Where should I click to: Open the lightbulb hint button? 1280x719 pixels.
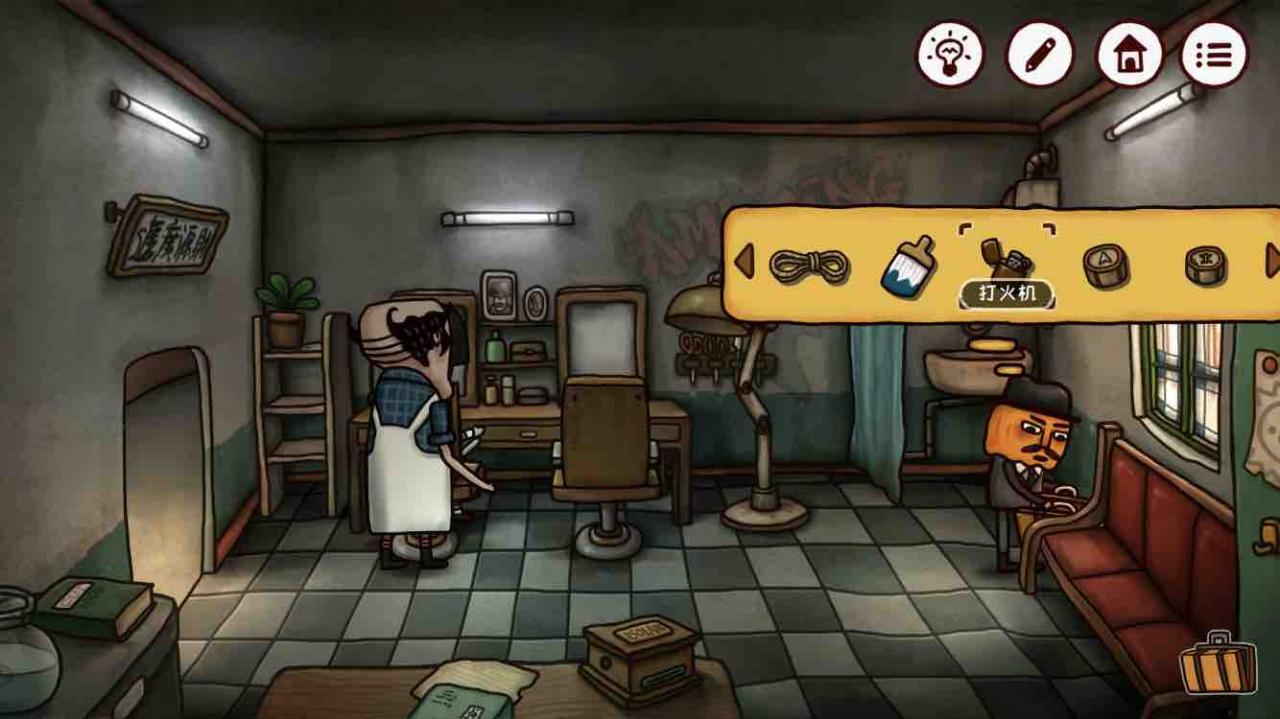click(x=950, y=54)
